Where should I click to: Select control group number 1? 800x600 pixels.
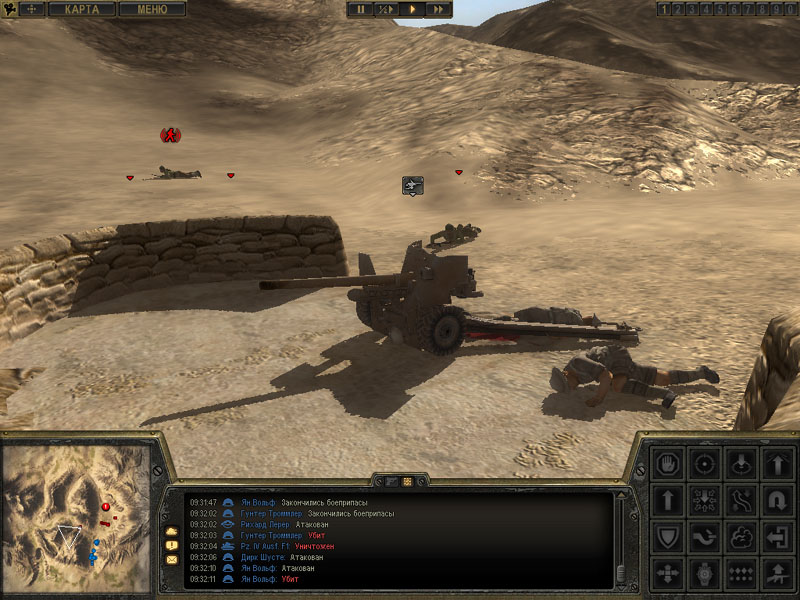(x=664, y=9)
